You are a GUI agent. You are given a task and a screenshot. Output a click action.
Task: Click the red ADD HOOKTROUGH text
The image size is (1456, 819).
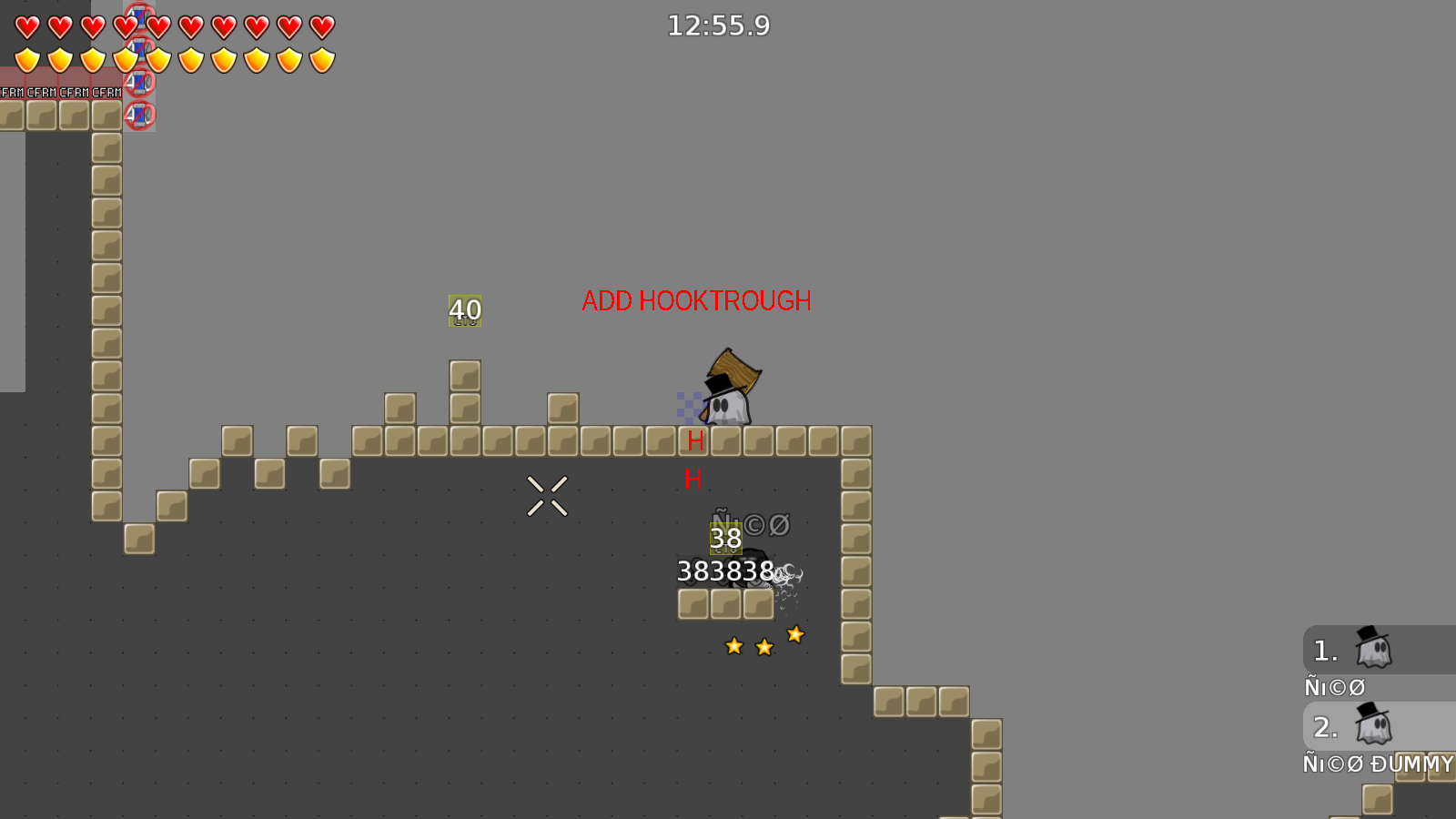697,300
